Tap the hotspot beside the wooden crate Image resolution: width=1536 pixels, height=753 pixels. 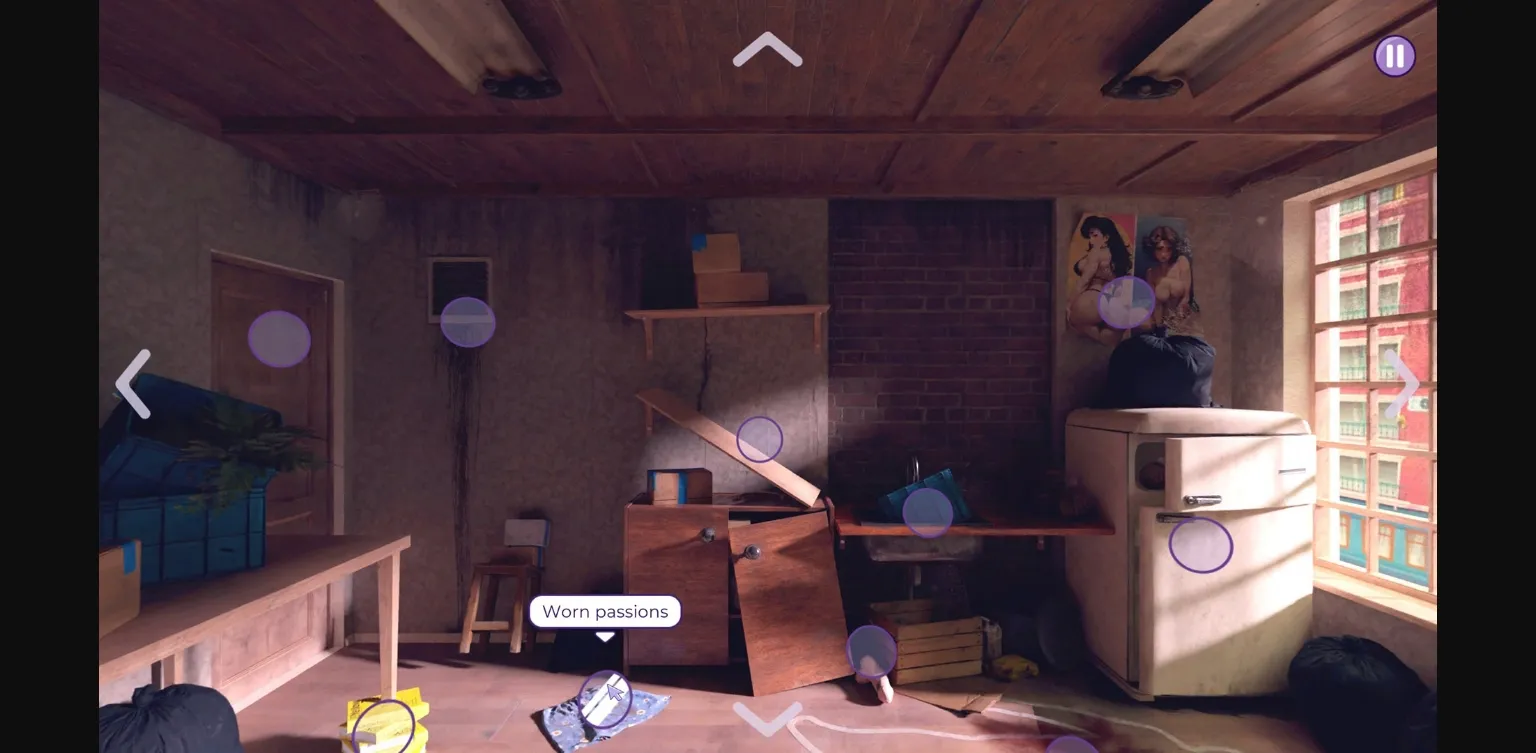point(872,650)
